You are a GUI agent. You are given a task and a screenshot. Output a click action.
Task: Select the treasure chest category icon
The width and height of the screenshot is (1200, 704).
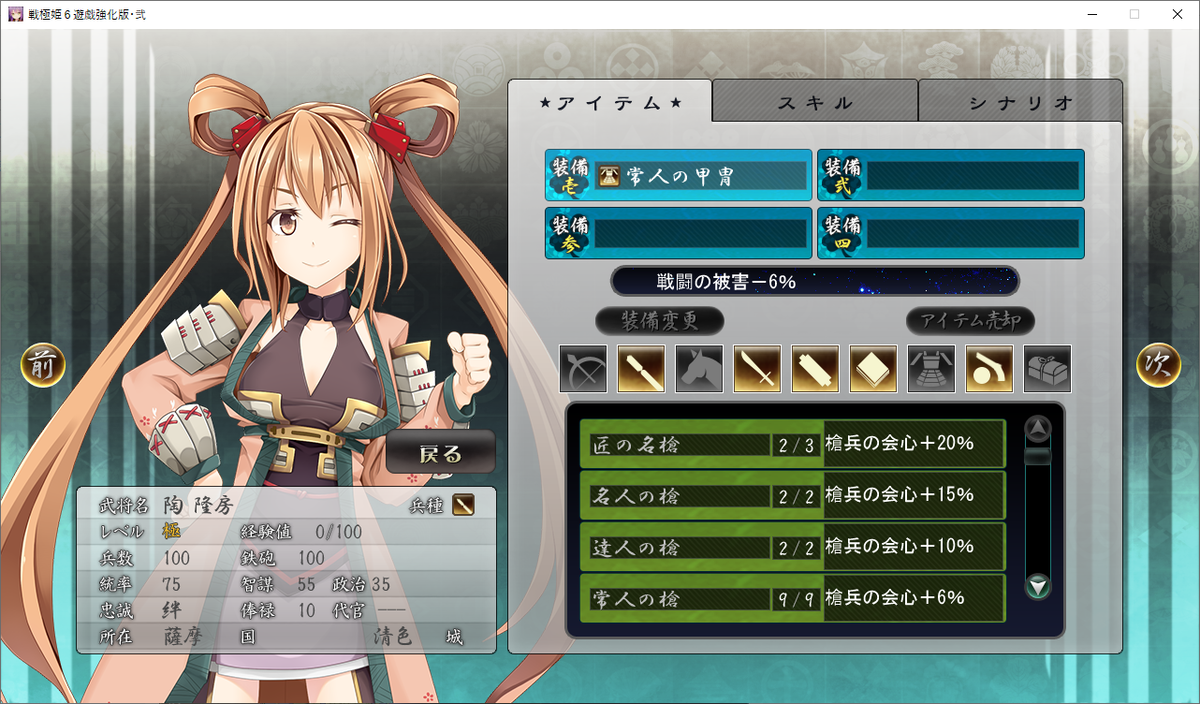pyautogui.click(x=1048, y=369)
